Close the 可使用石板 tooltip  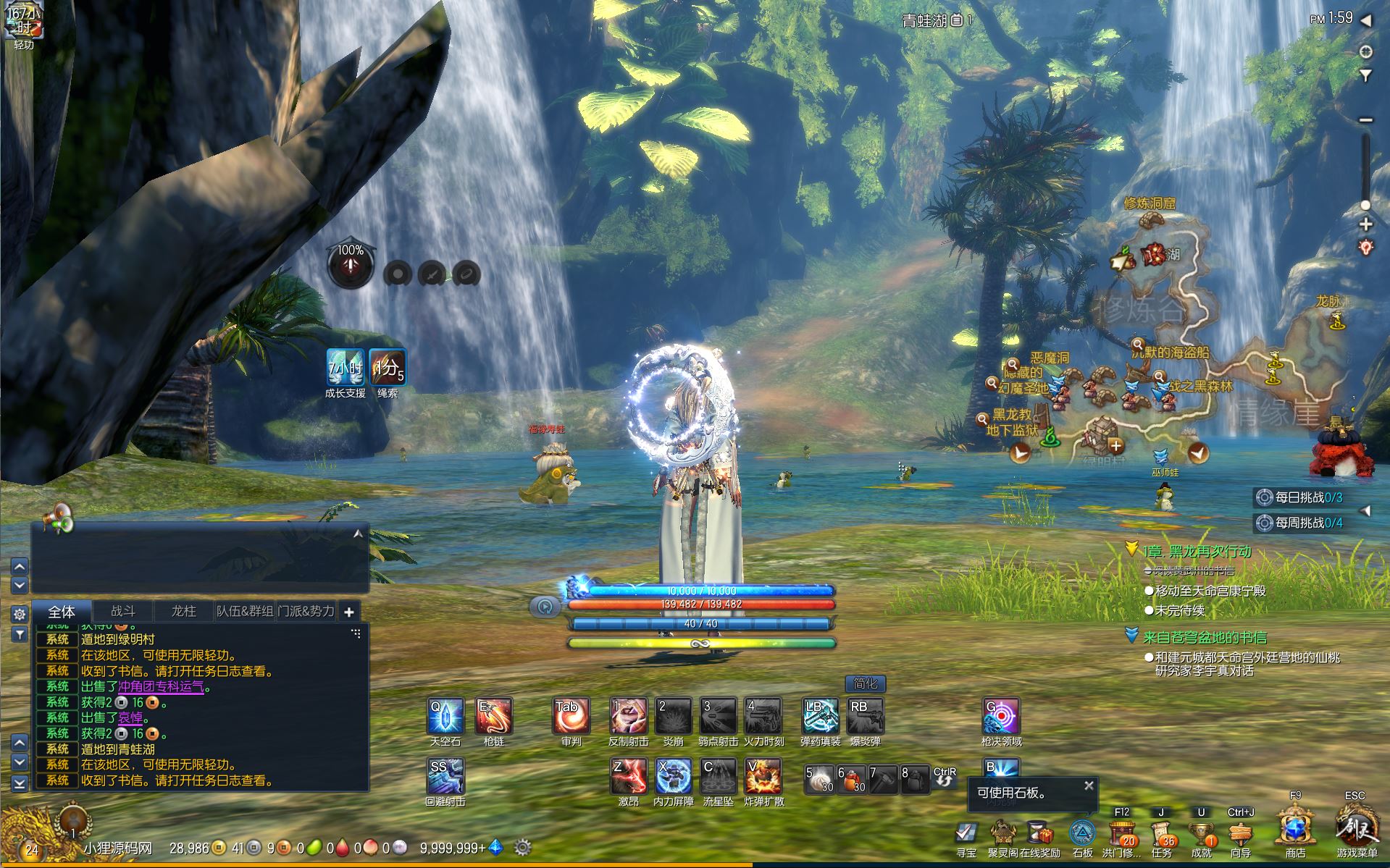pyautogui.click(x=1089, y=785)
